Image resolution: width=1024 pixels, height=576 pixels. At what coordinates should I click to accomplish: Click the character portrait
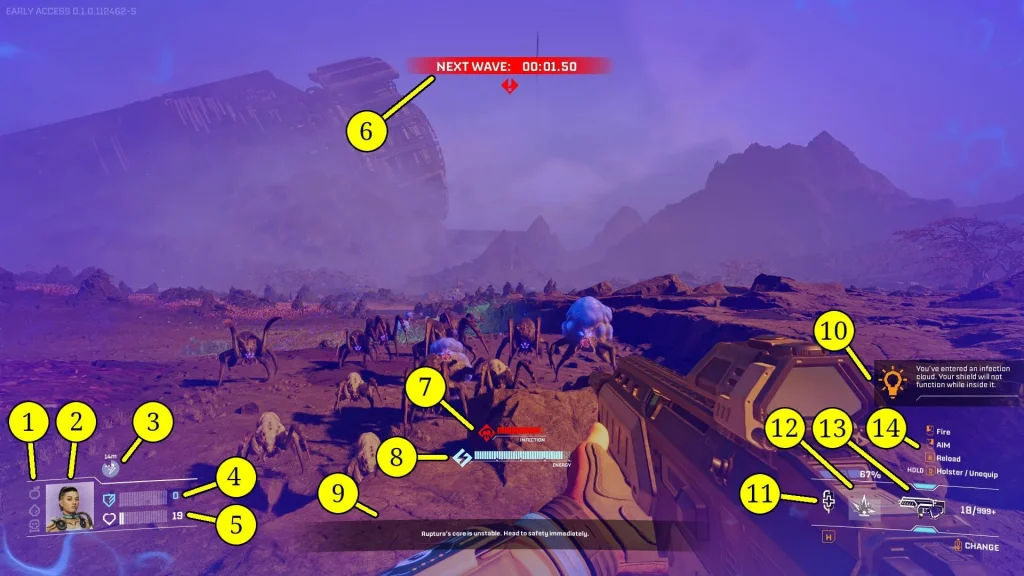coord(70,508)
